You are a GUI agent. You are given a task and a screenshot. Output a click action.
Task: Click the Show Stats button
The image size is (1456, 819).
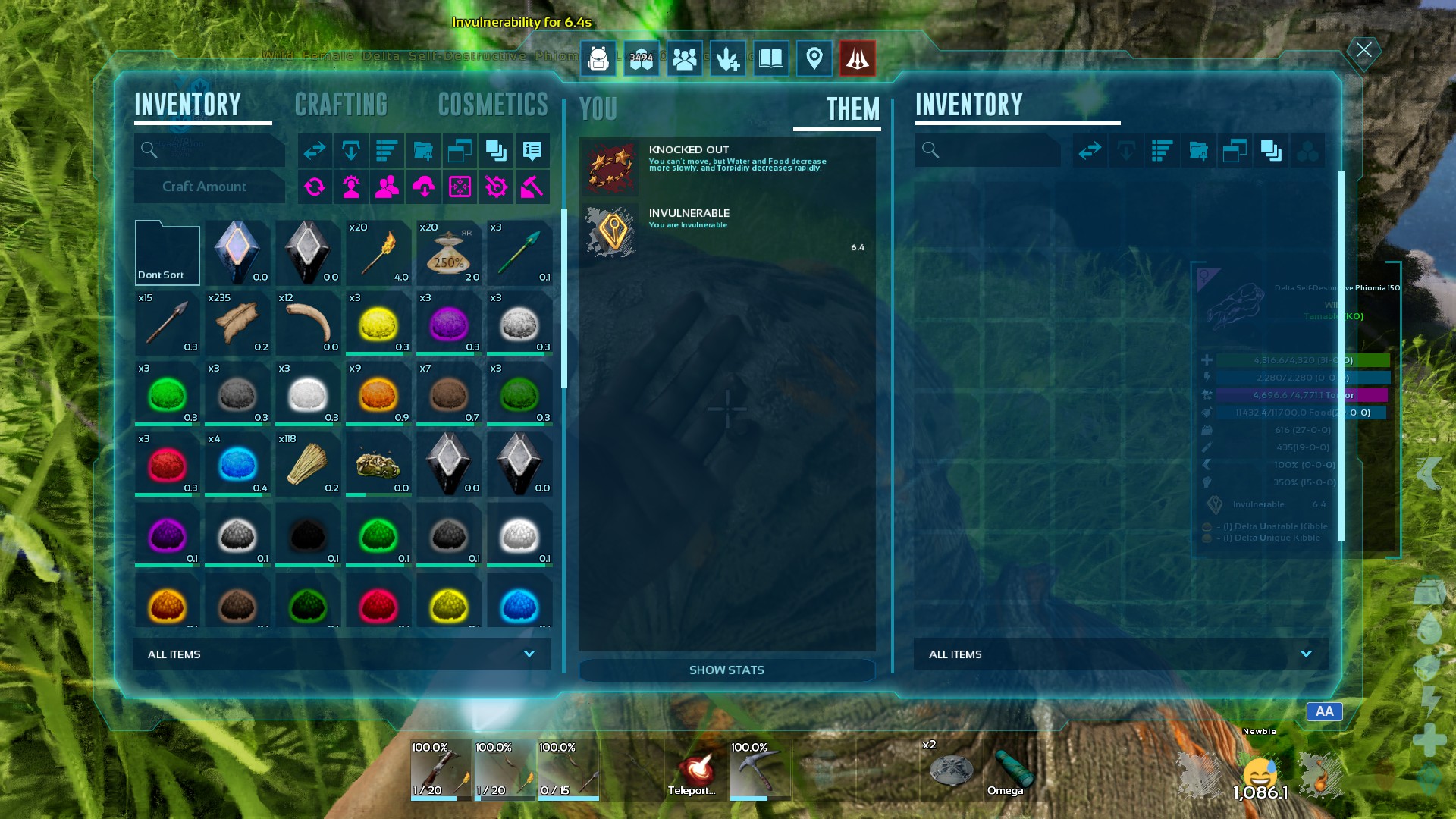coord(726,670)
